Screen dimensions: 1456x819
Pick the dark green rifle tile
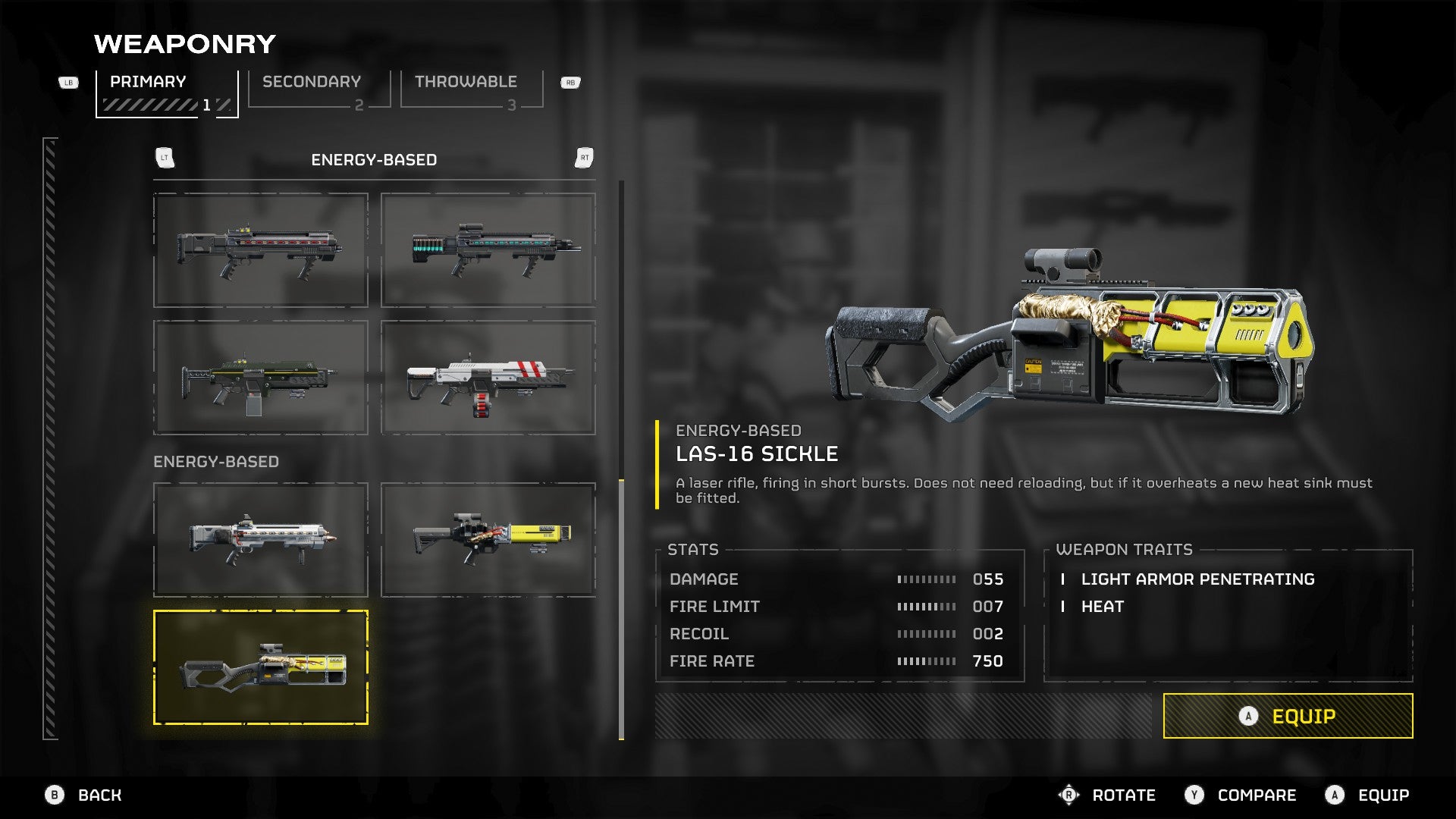[261, 378]
